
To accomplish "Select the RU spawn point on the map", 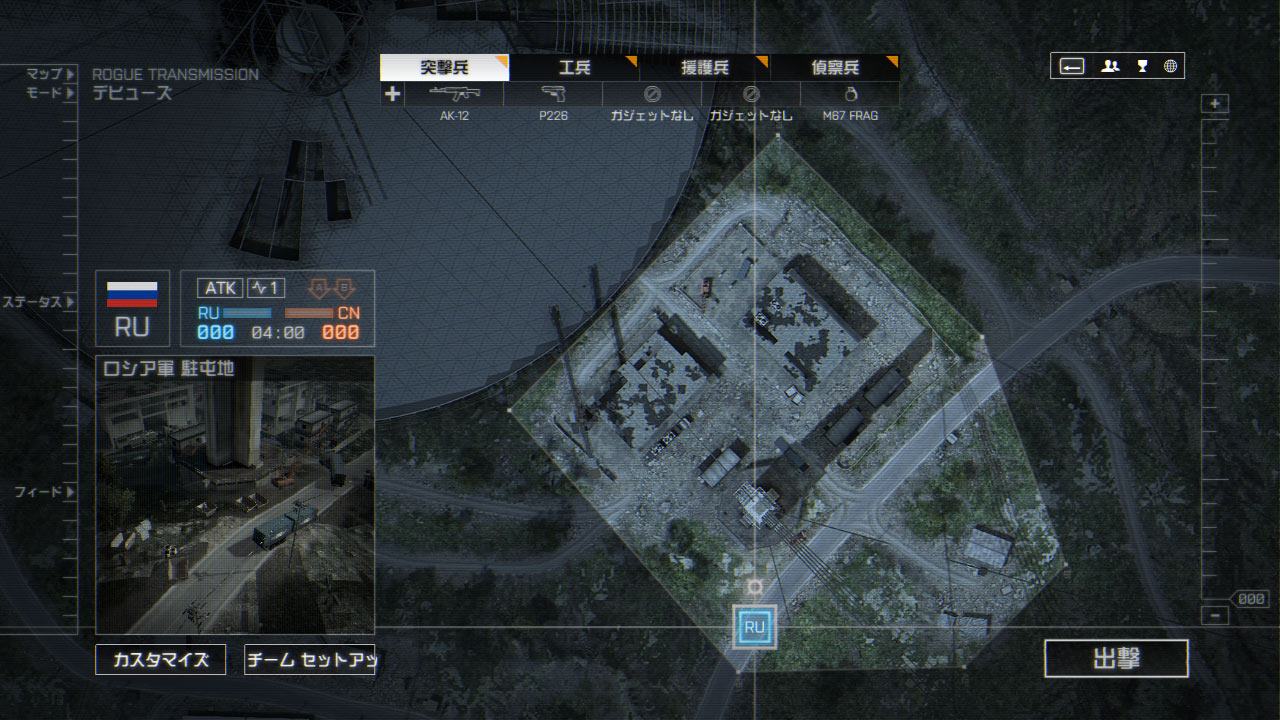I will 754,627.
